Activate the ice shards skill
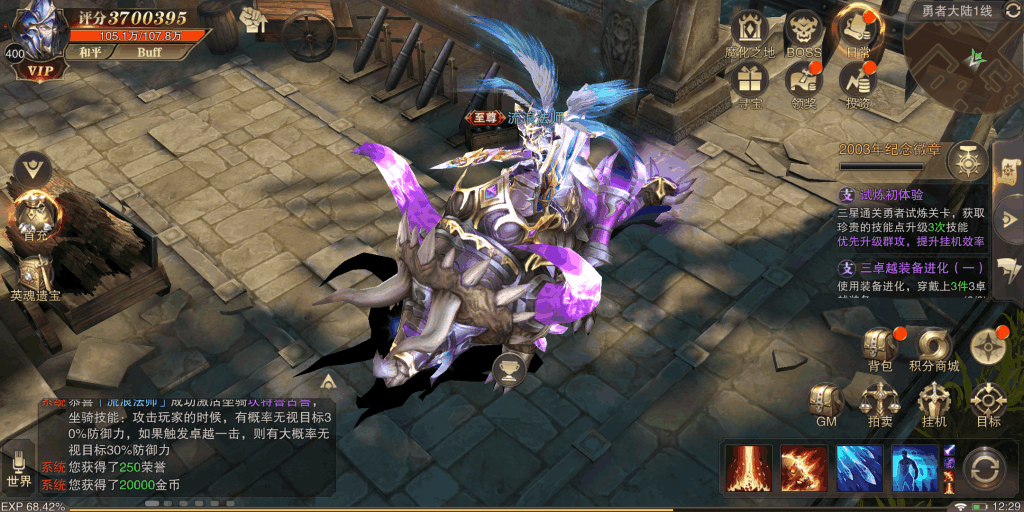This screenshot has width=1024, height=512. coord(860,469)
